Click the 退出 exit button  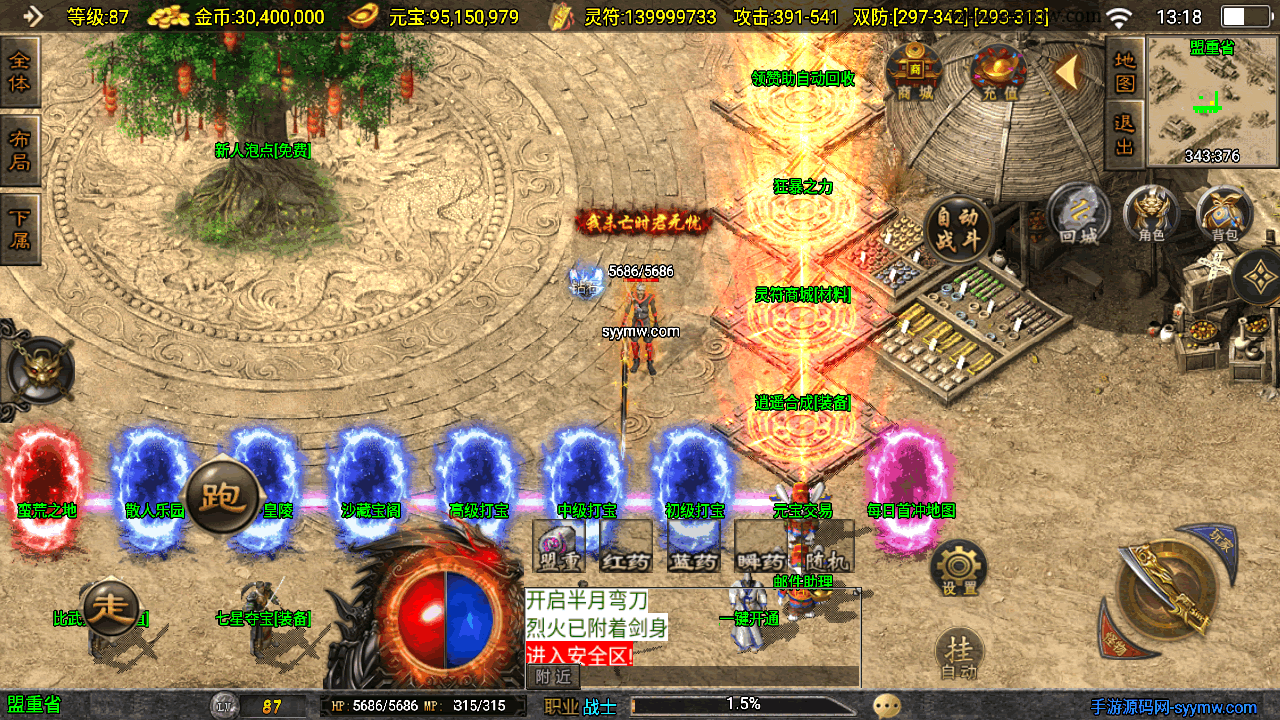(1125, 134)
